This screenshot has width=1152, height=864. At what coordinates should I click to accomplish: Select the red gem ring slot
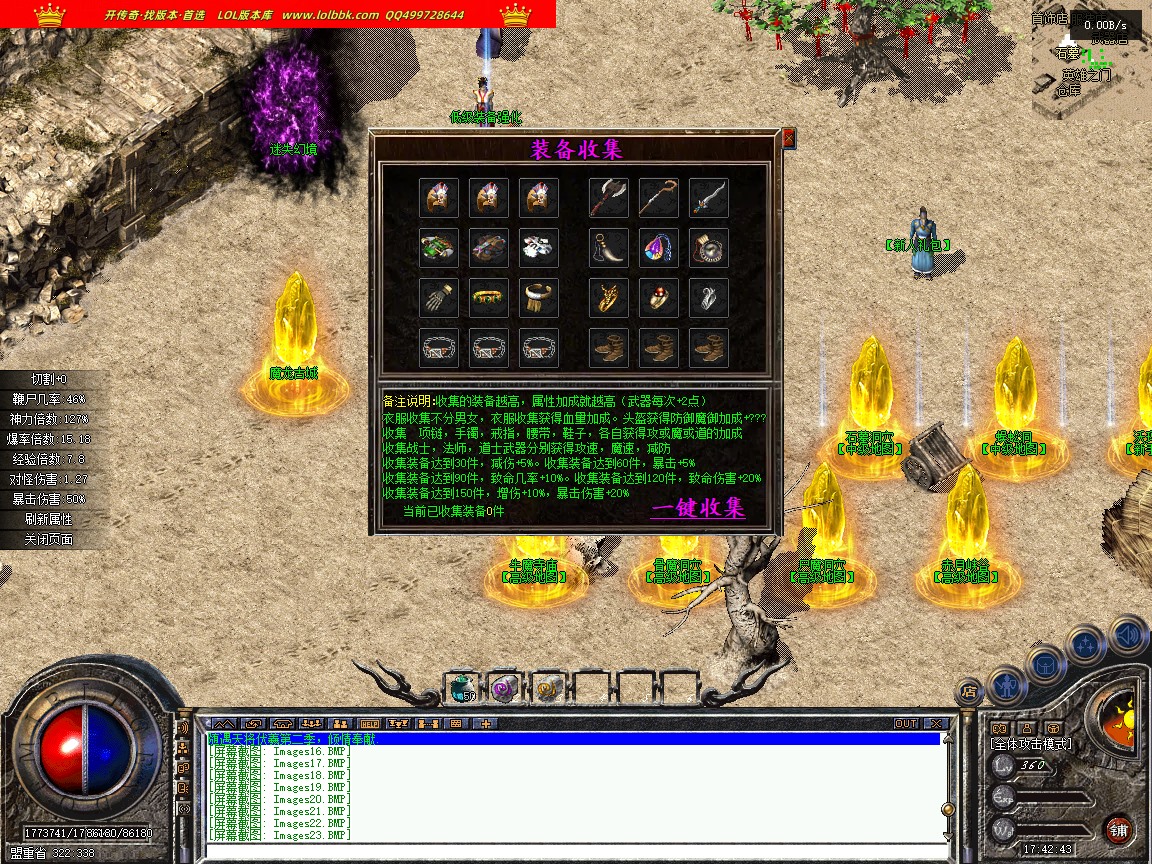point(658,298)
